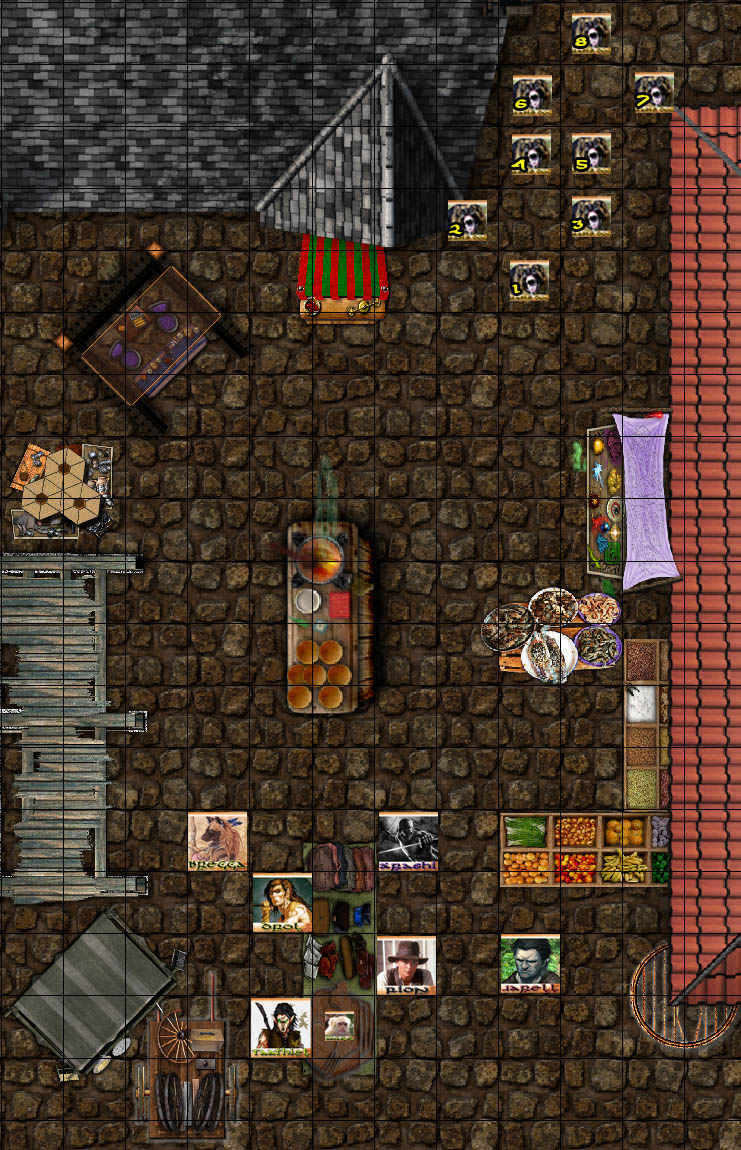This screenshot has height=1150, width=741.
Task: Select dog token number 5
Action: (591, 154)
